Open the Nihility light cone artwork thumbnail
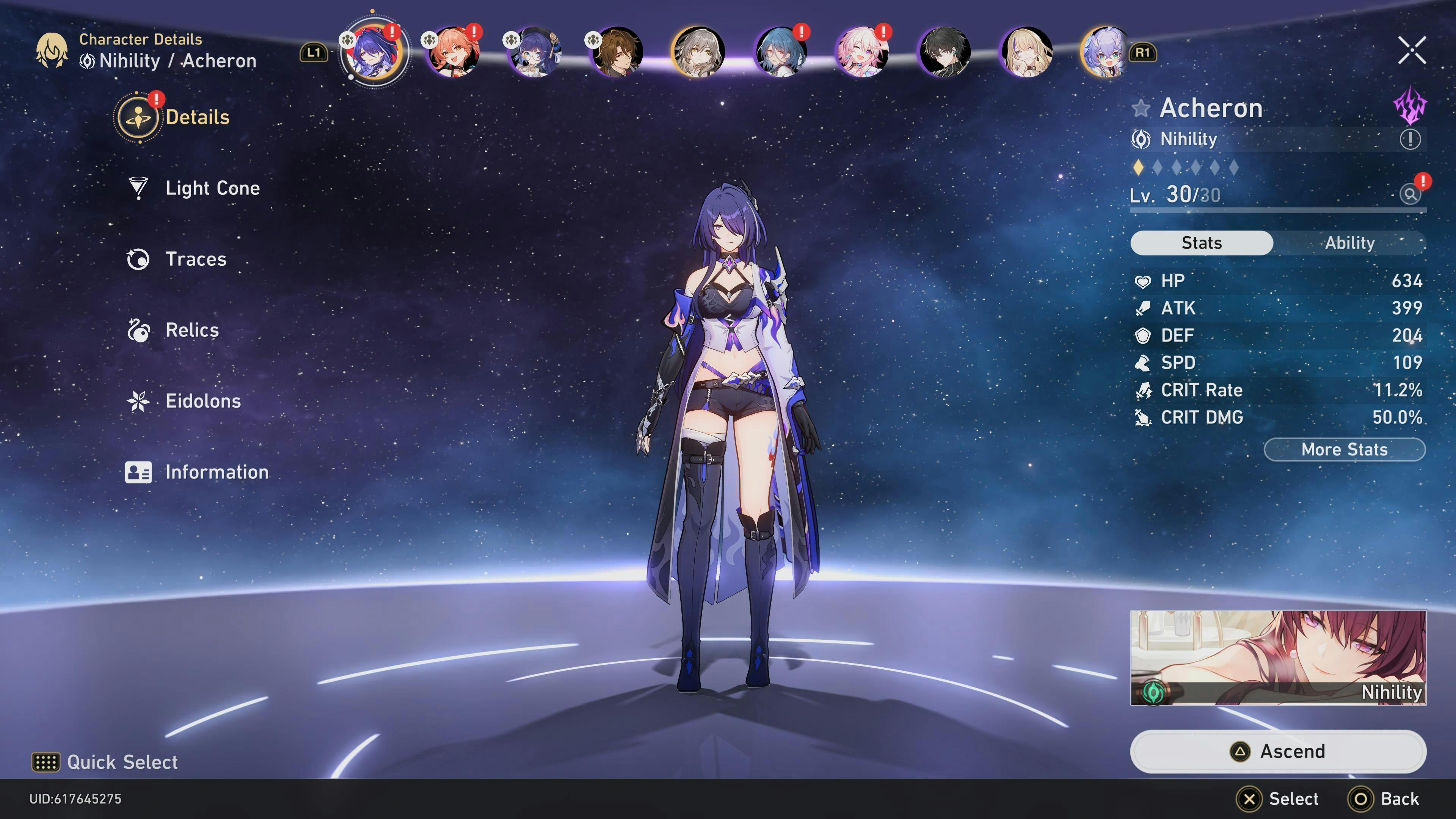Image resolution: width=1456 pixels, height=819 pixels. 1277,657
